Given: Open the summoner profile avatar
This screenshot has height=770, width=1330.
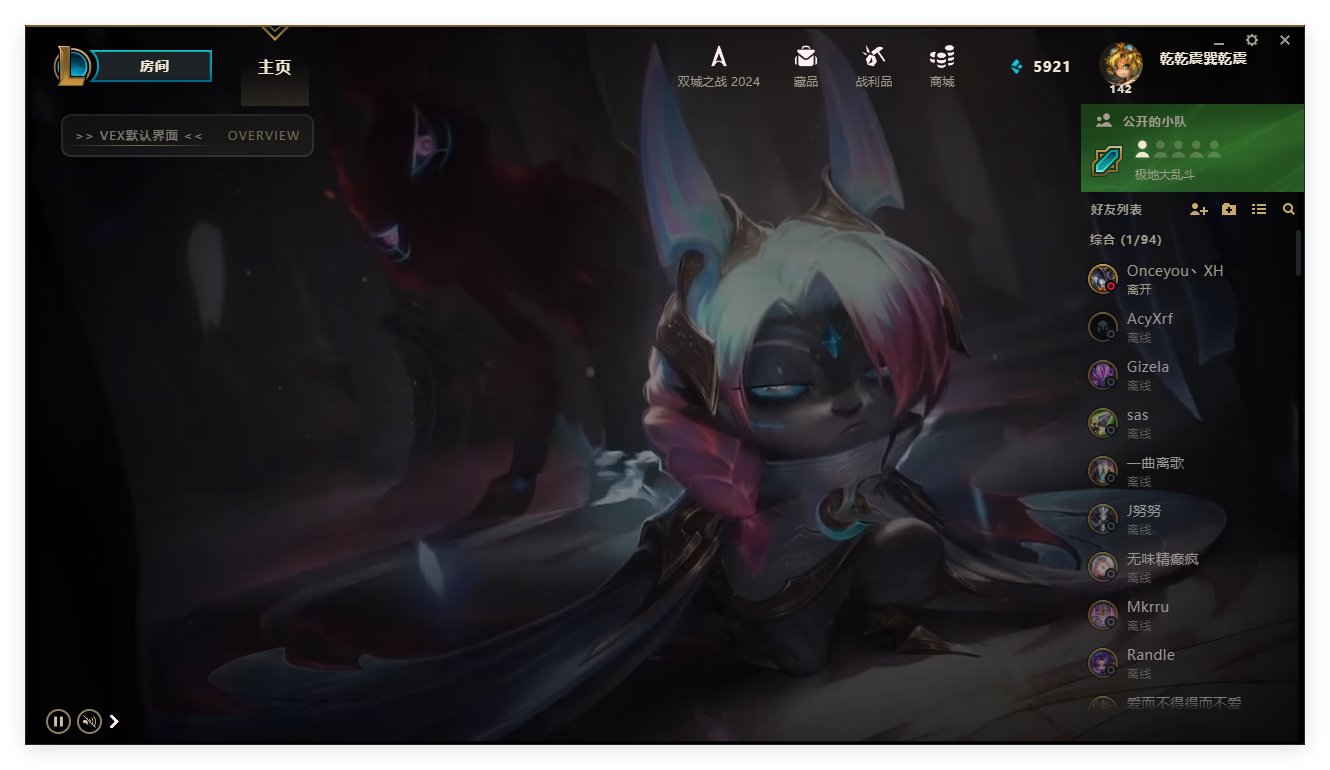Looking at the screenshot, I should click(1120, 64).
